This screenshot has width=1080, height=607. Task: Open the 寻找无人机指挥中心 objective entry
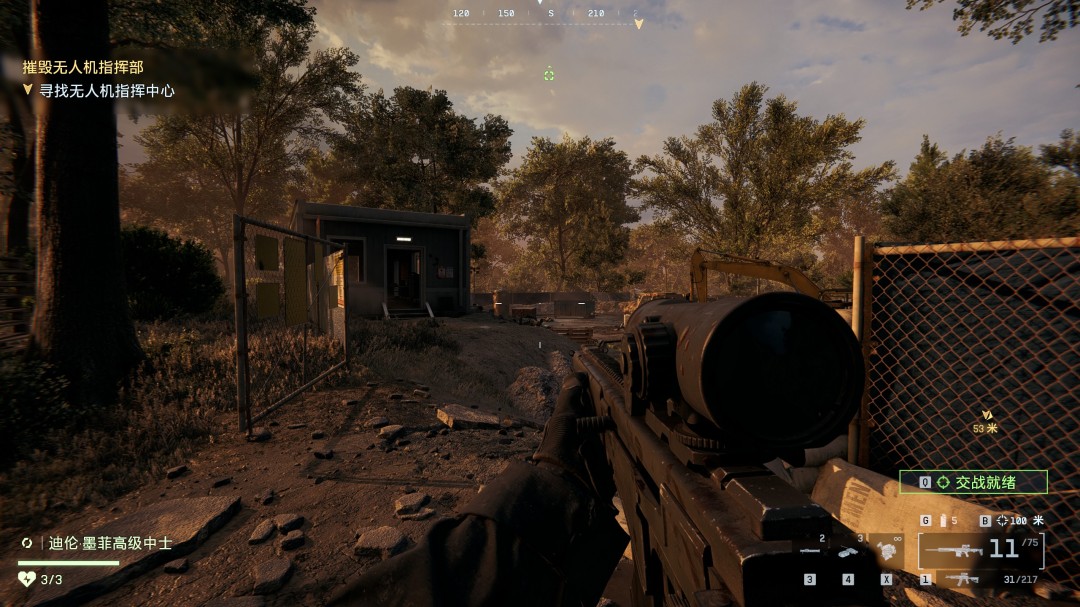click(x=106, y=90)
